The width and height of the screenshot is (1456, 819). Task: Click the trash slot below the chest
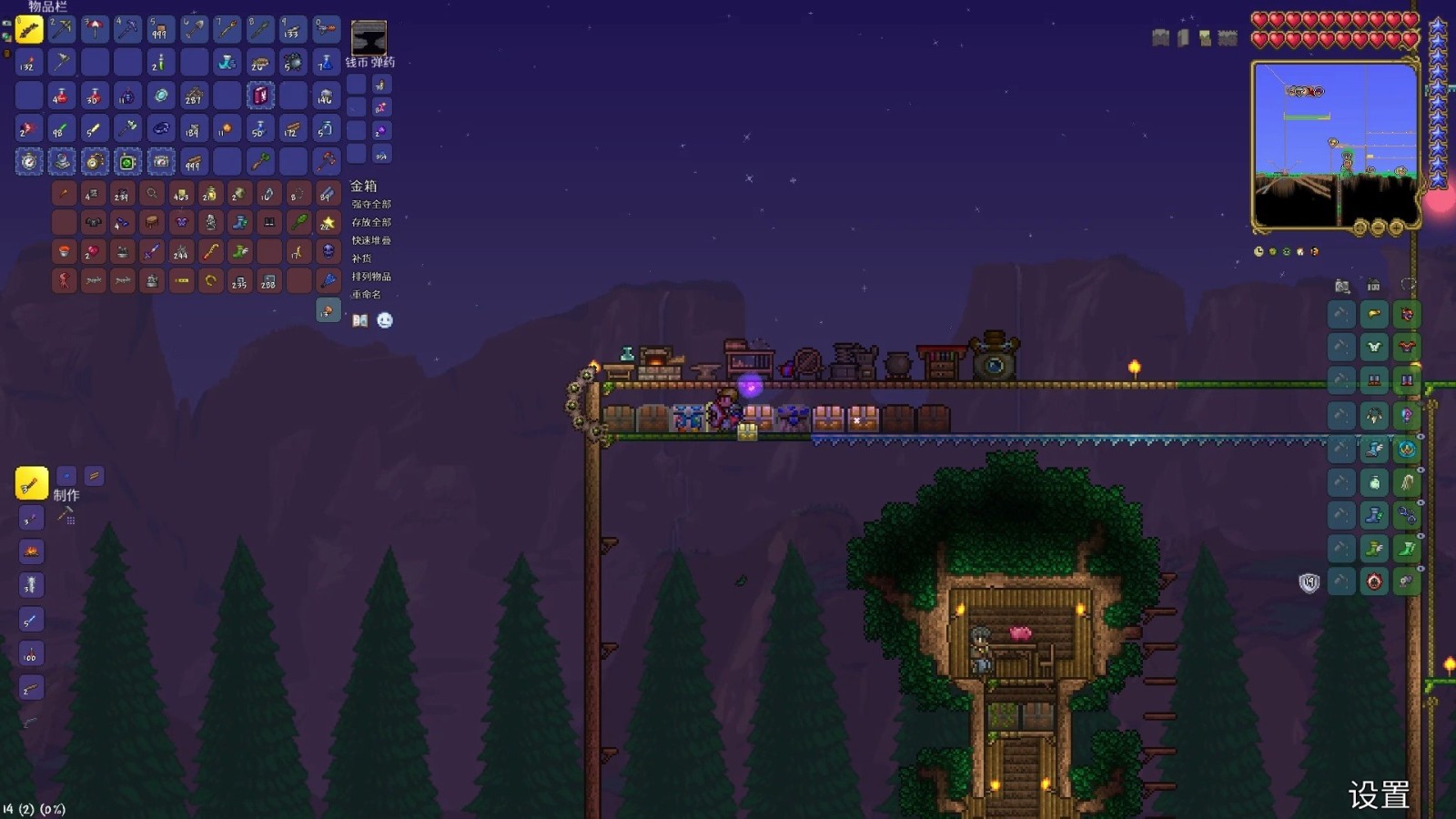pyautogui.click(x=328, y=311)
